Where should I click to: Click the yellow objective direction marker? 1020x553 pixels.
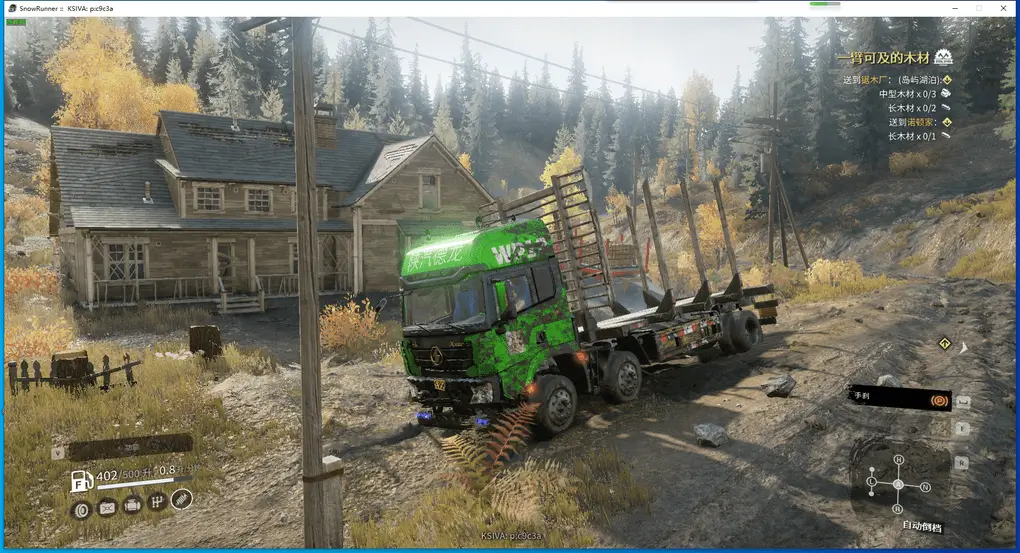pyautogui.click(x=944, y=343)
